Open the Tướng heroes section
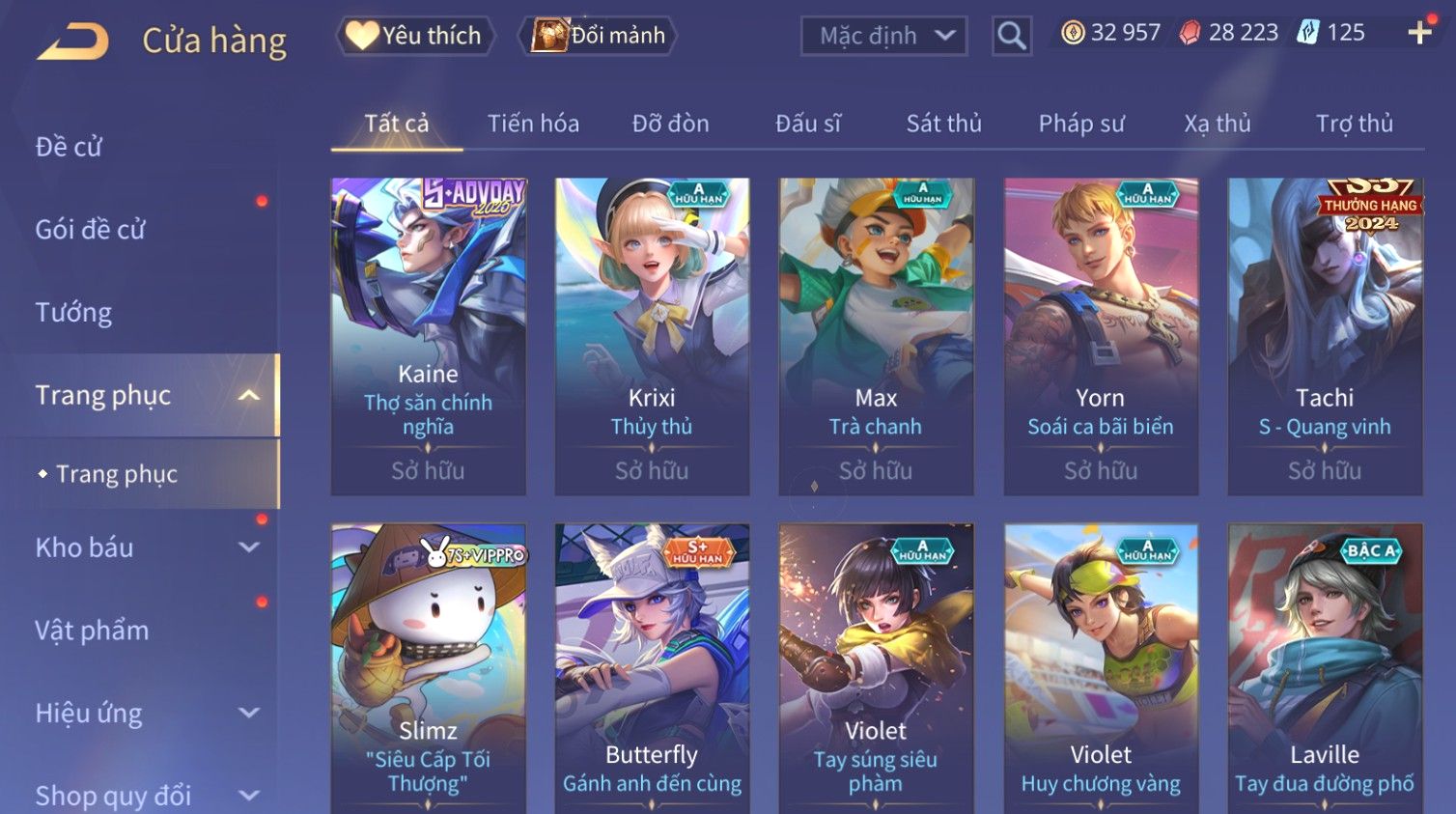Viewport: 1456px width, 814px height. point(73,313)
